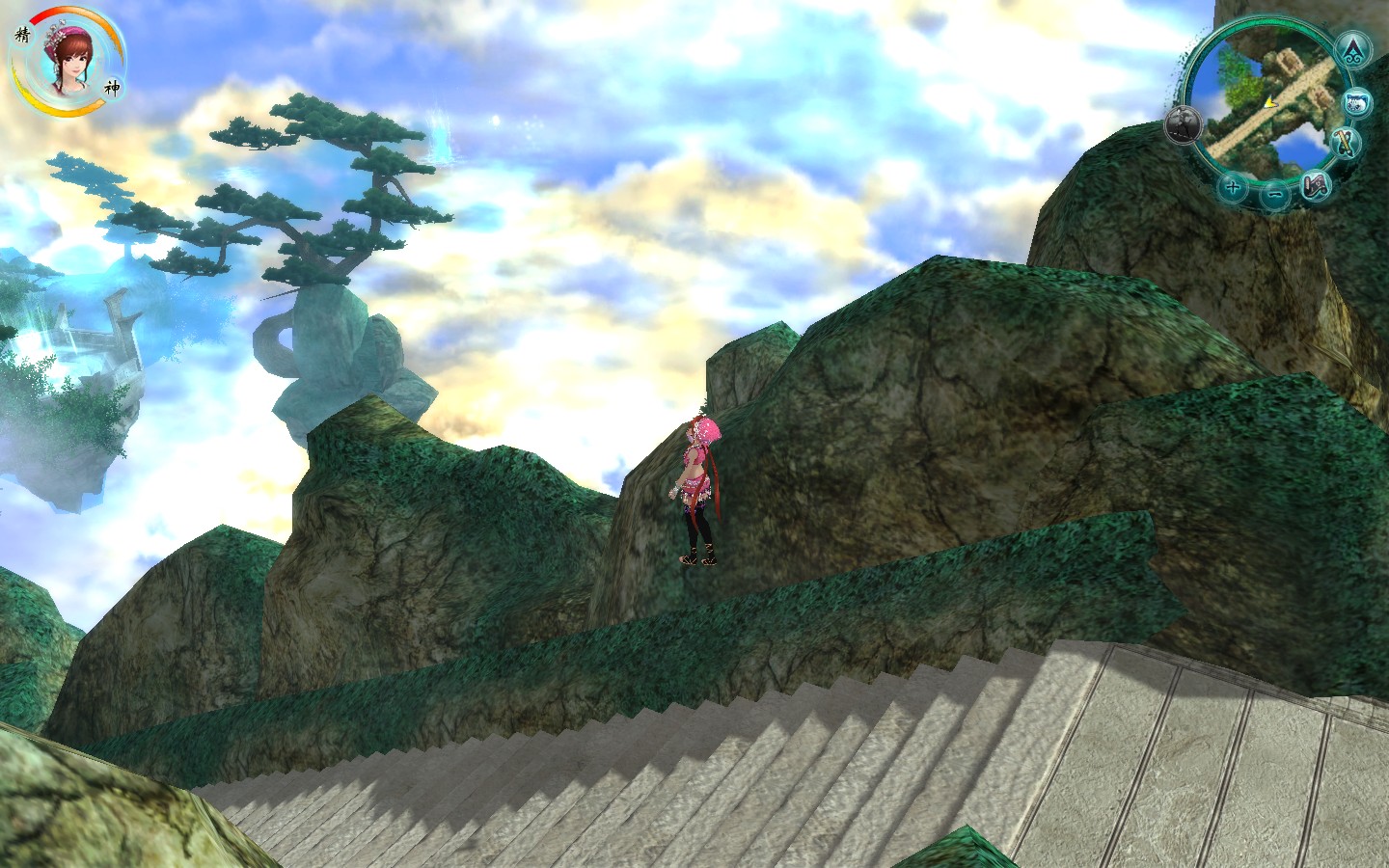Open the cat-face pet icon
Image resolution: width=1389 pixels, height=868 pixels.
point(1357,101)
